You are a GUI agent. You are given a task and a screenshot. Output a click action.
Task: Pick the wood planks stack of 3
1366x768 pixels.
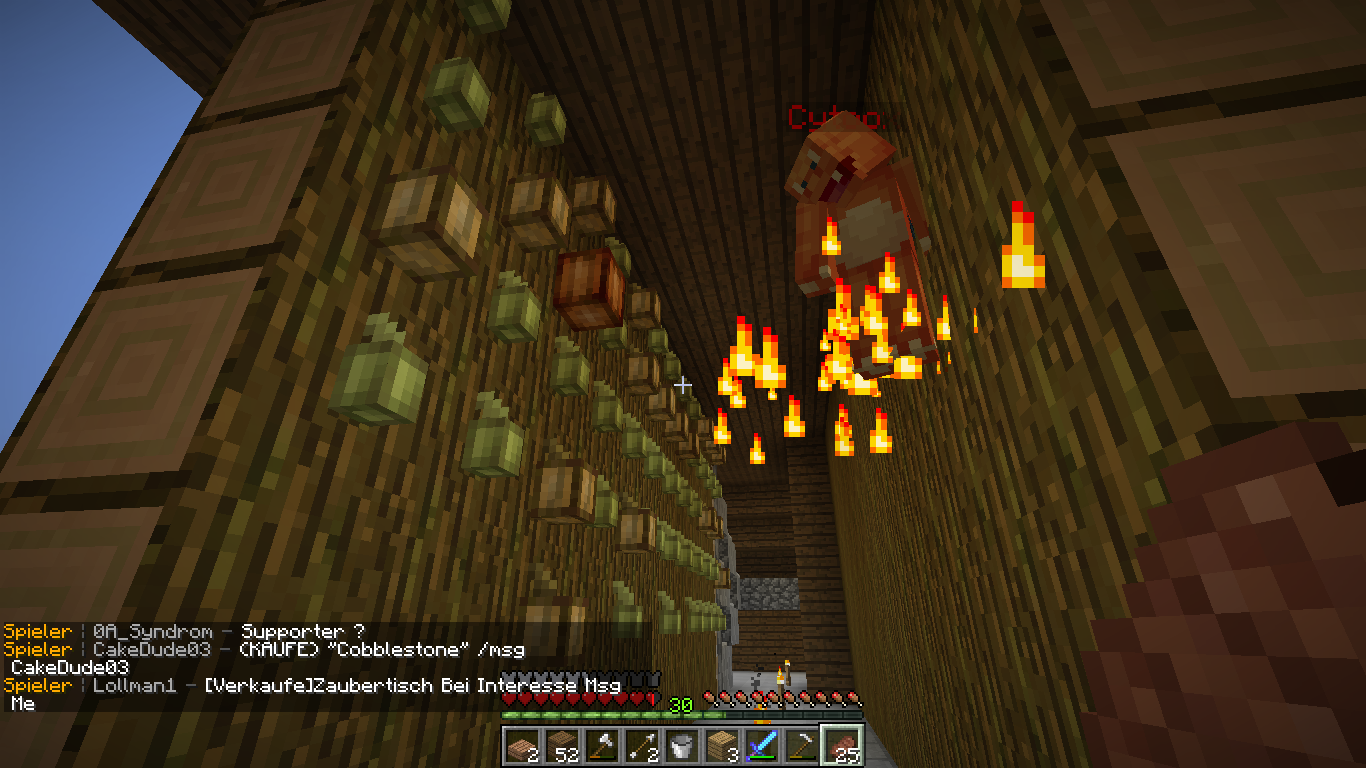[x=721, y=745]
